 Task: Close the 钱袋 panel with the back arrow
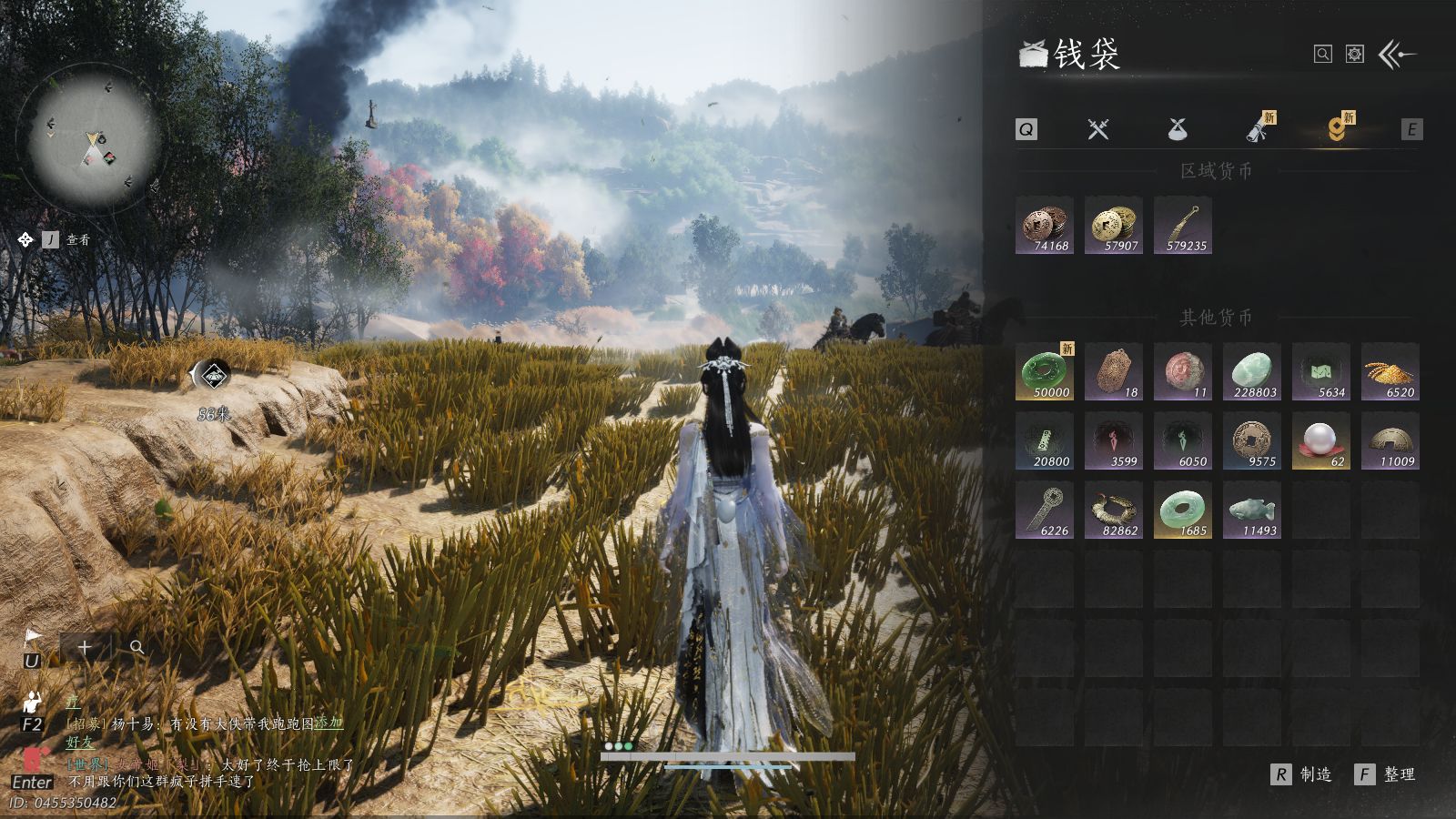click(x=1397, y=55)
